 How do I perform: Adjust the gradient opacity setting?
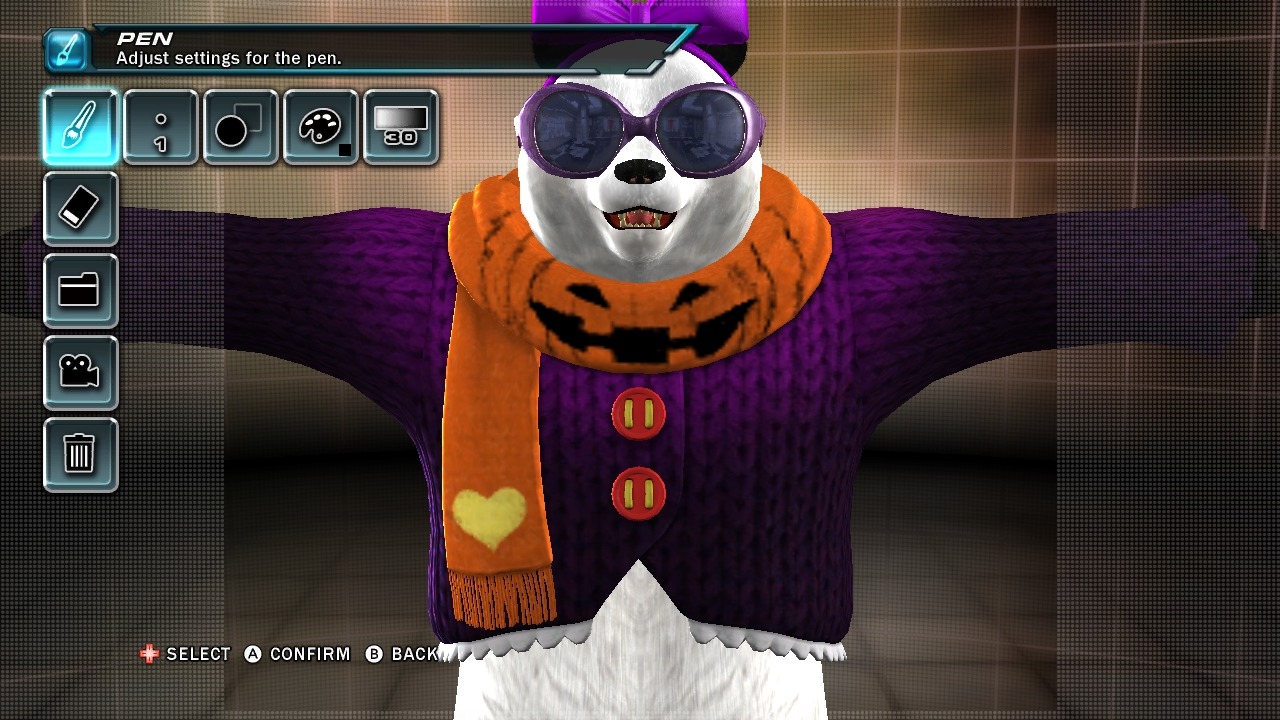[x=401, y=127]
